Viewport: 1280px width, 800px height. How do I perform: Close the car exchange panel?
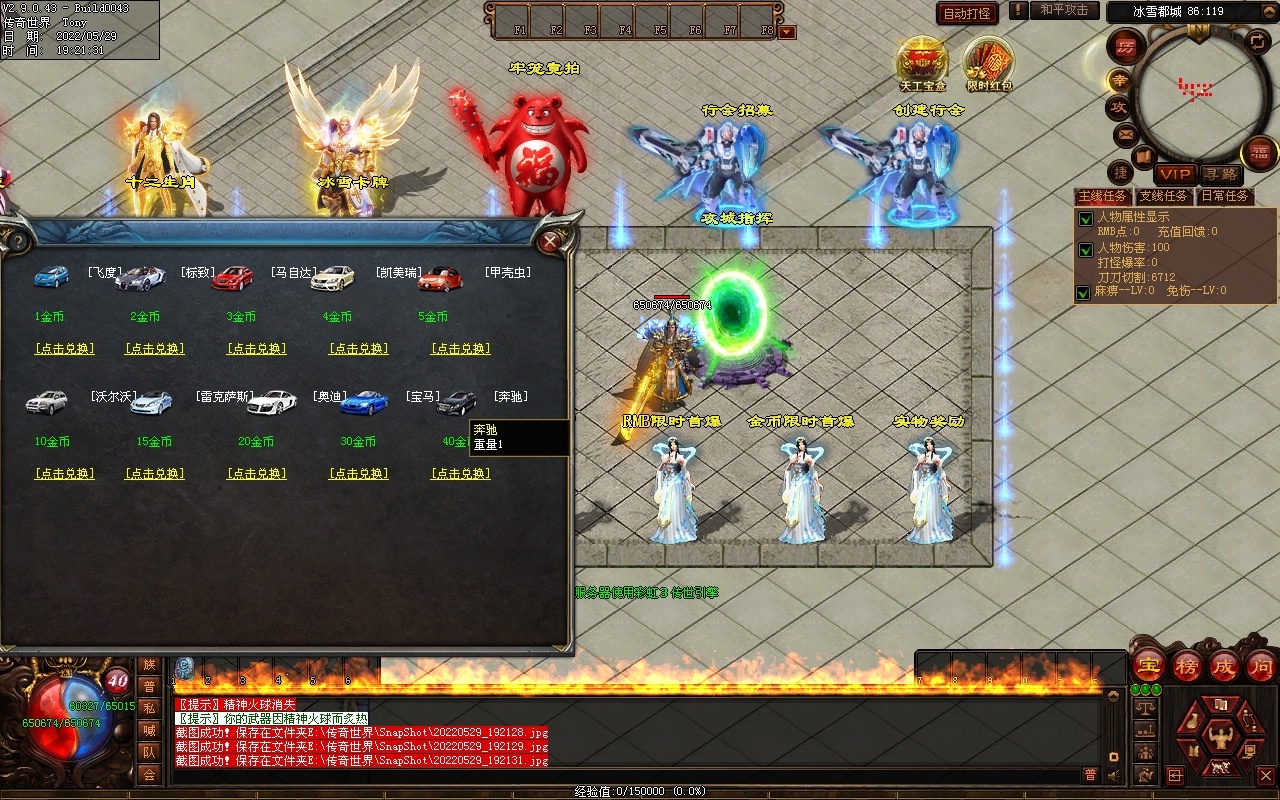tap(549, 241)
